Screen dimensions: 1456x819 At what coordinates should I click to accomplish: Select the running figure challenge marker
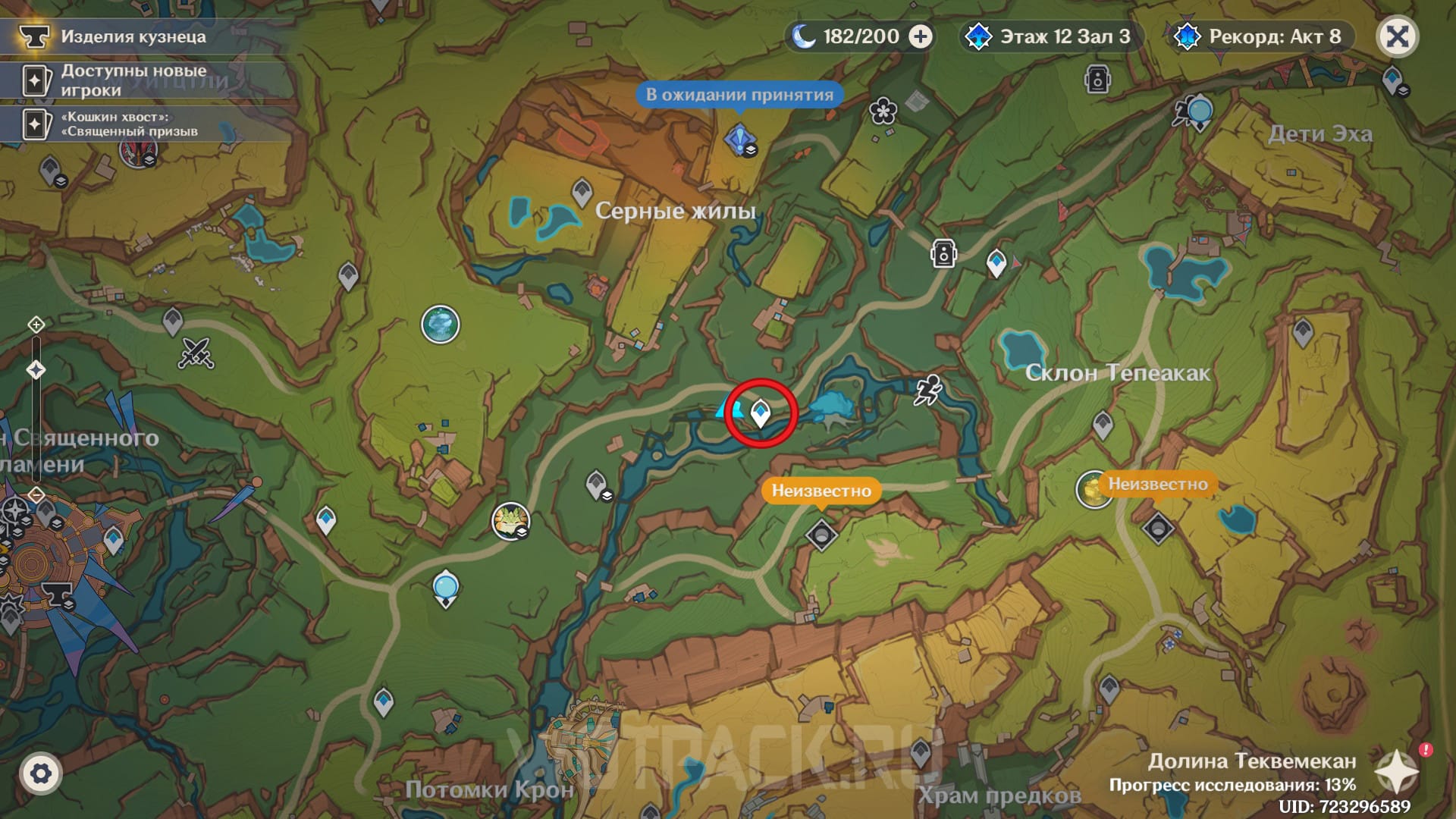[x=927, y=390]
